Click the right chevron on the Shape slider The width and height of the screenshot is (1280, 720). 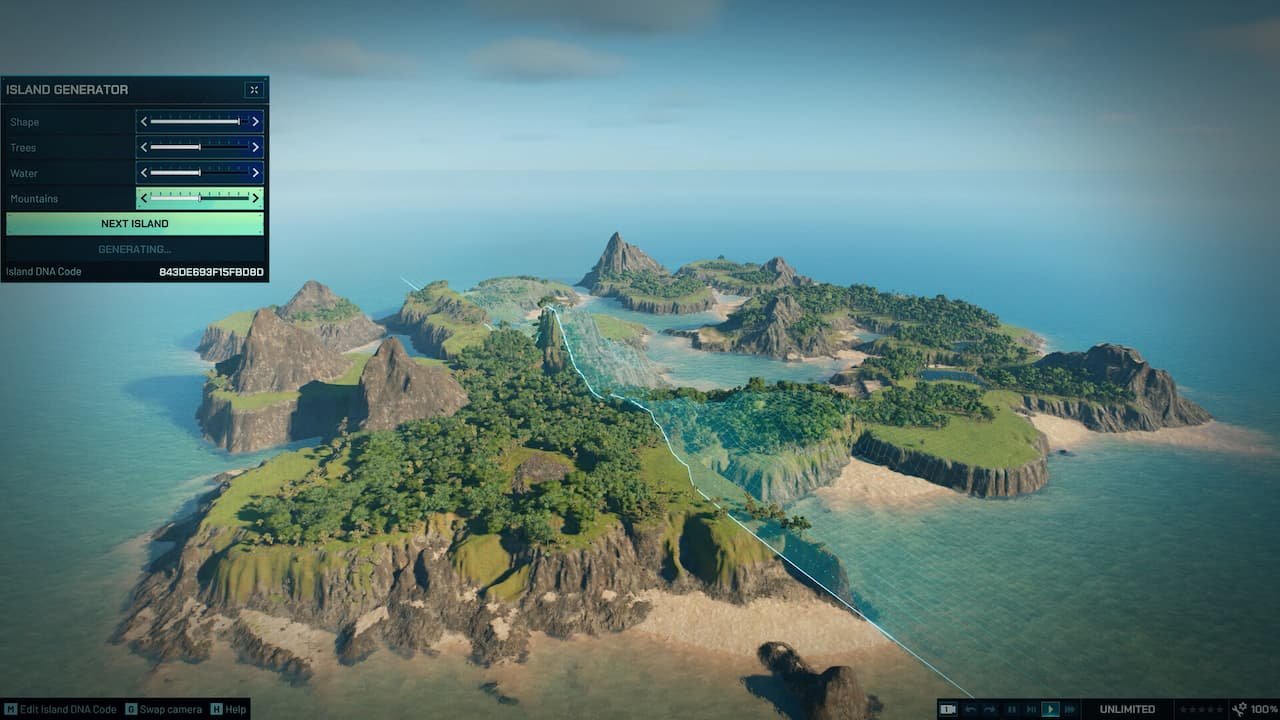tap(257, 121)
